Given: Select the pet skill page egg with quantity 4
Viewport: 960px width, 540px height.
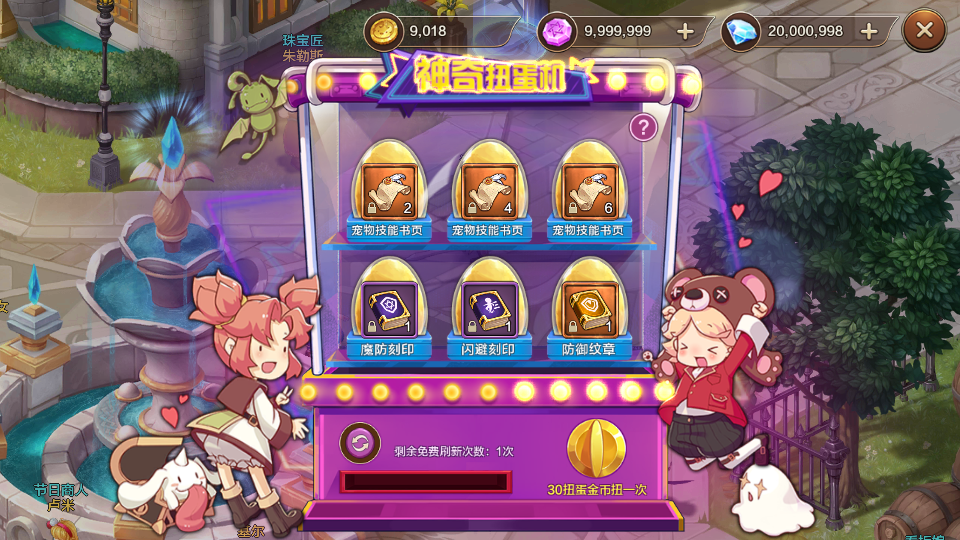Looking at the screenshot, I should [x=489, y=191].
